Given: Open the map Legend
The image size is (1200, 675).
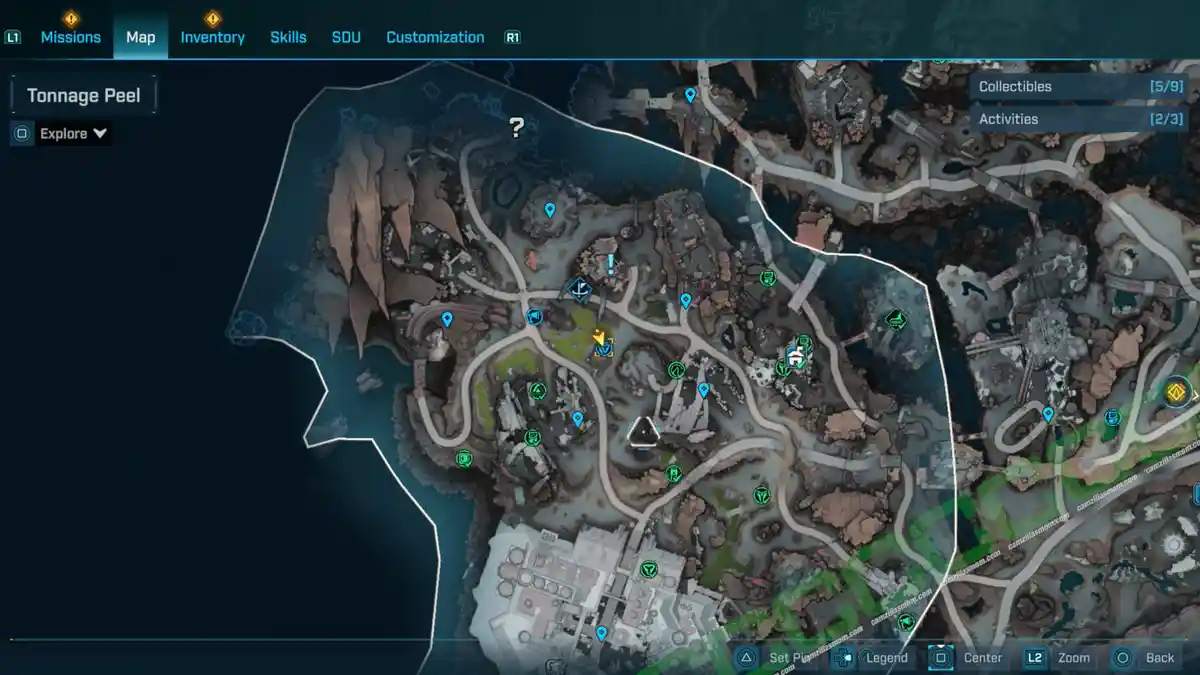Looking at the screenshot, I should tap(886, 658).
